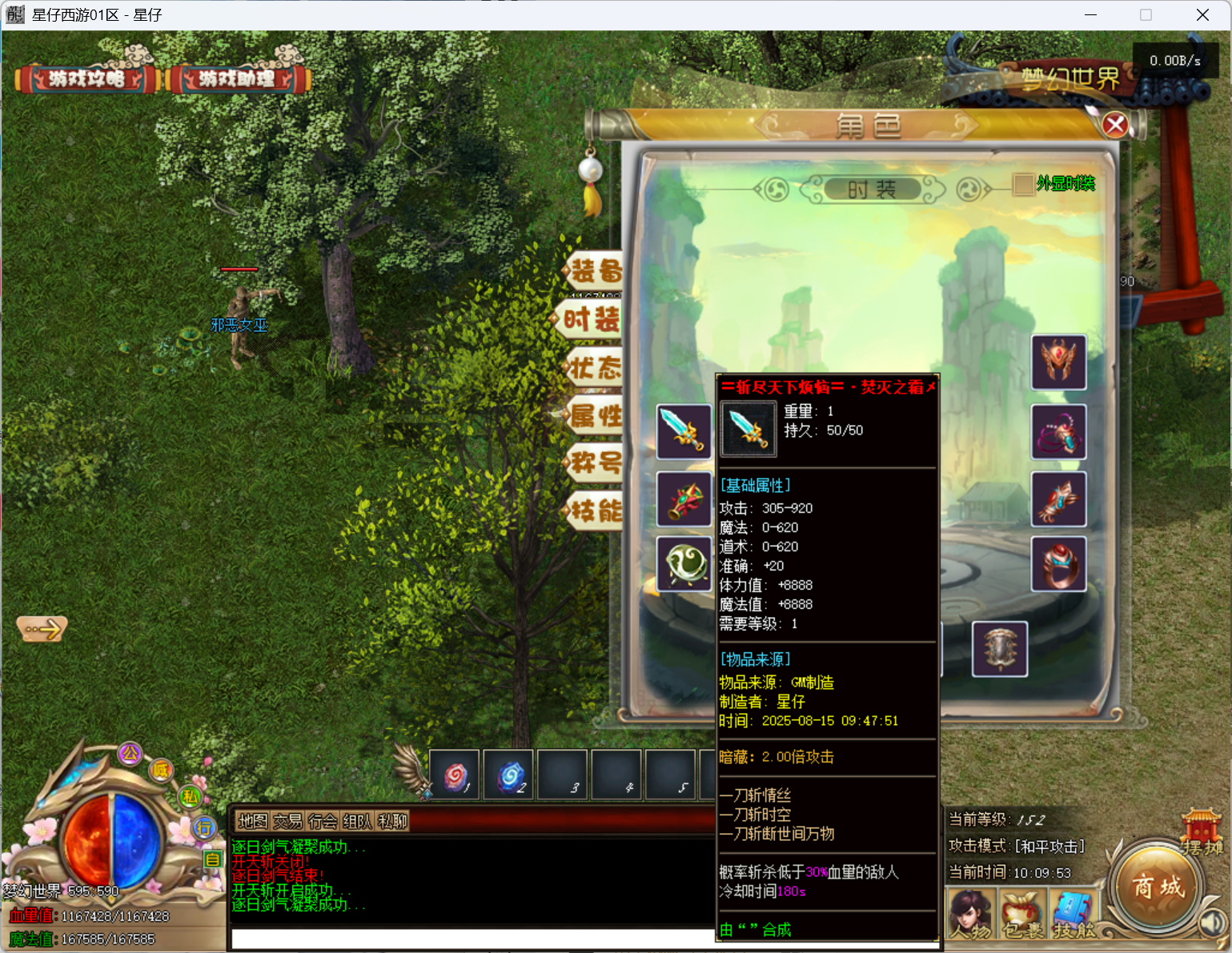The width and height of the screenshot is (1232, 953).
Task: Open the 游戏助理 game assistant
Action: pos(237,79)
